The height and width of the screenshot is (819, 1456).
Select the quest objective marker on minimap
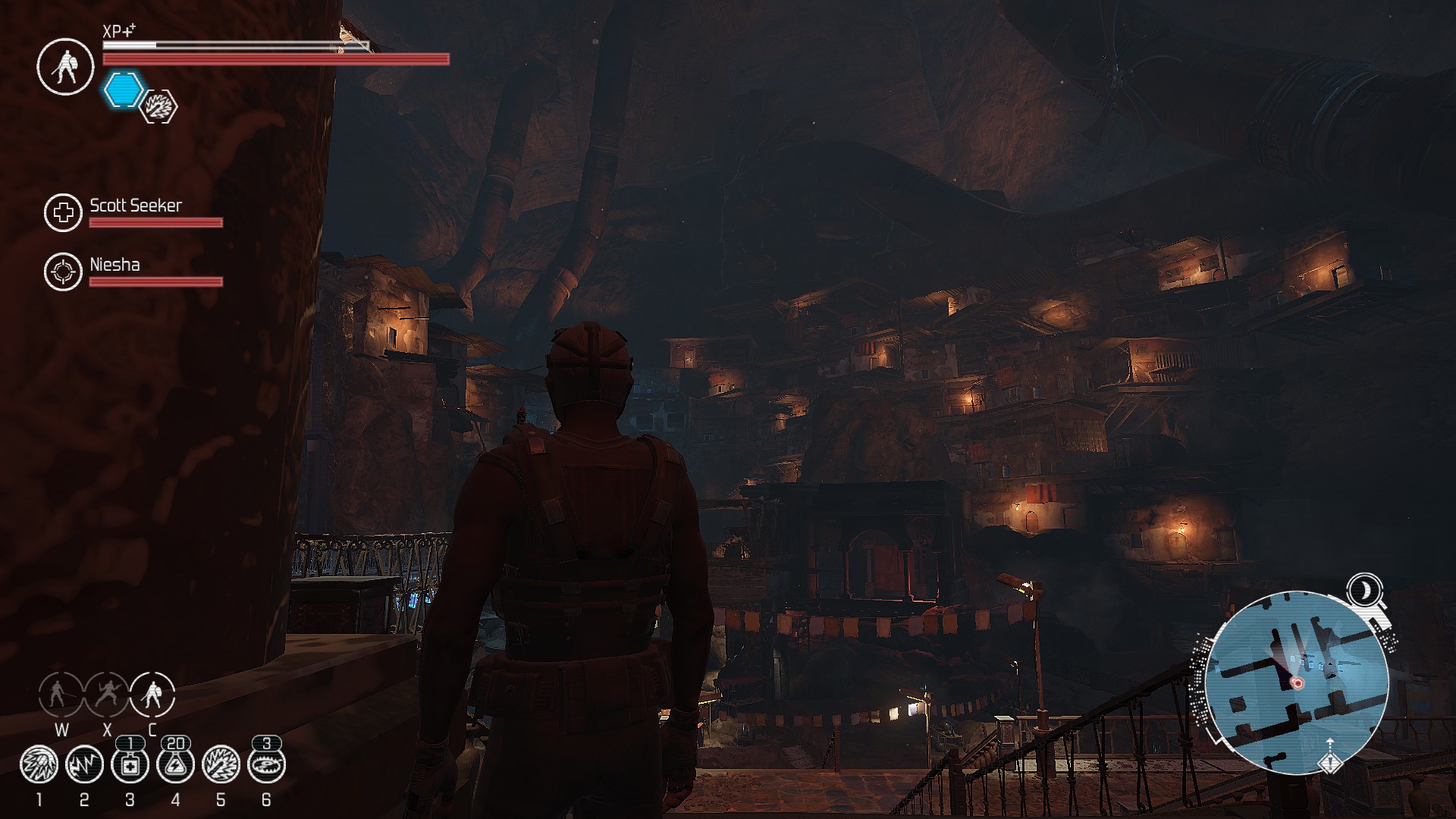pos(1329,760)
